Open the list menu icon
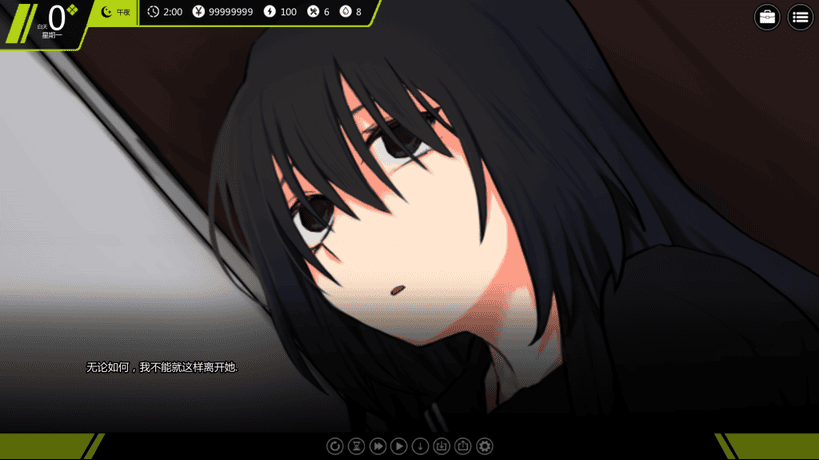The height and width of the screenshot is (460, 819). tap(800, 17)
